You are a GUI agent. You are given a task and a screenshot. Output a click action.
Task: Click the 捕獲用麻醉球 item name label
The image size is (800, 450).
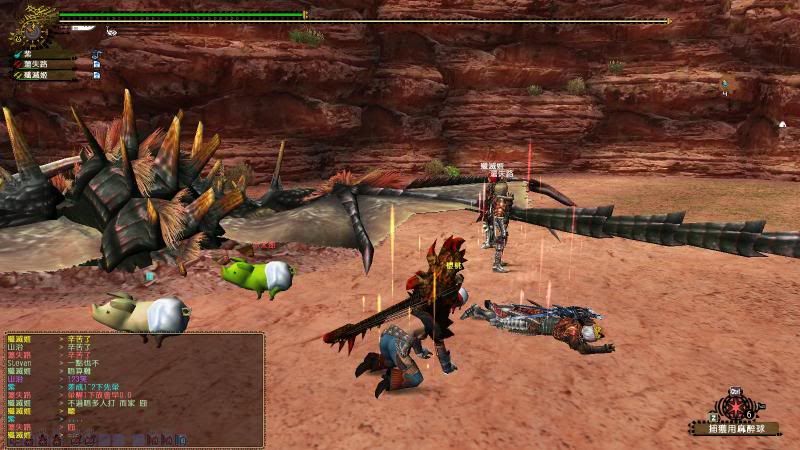(736, 429)
